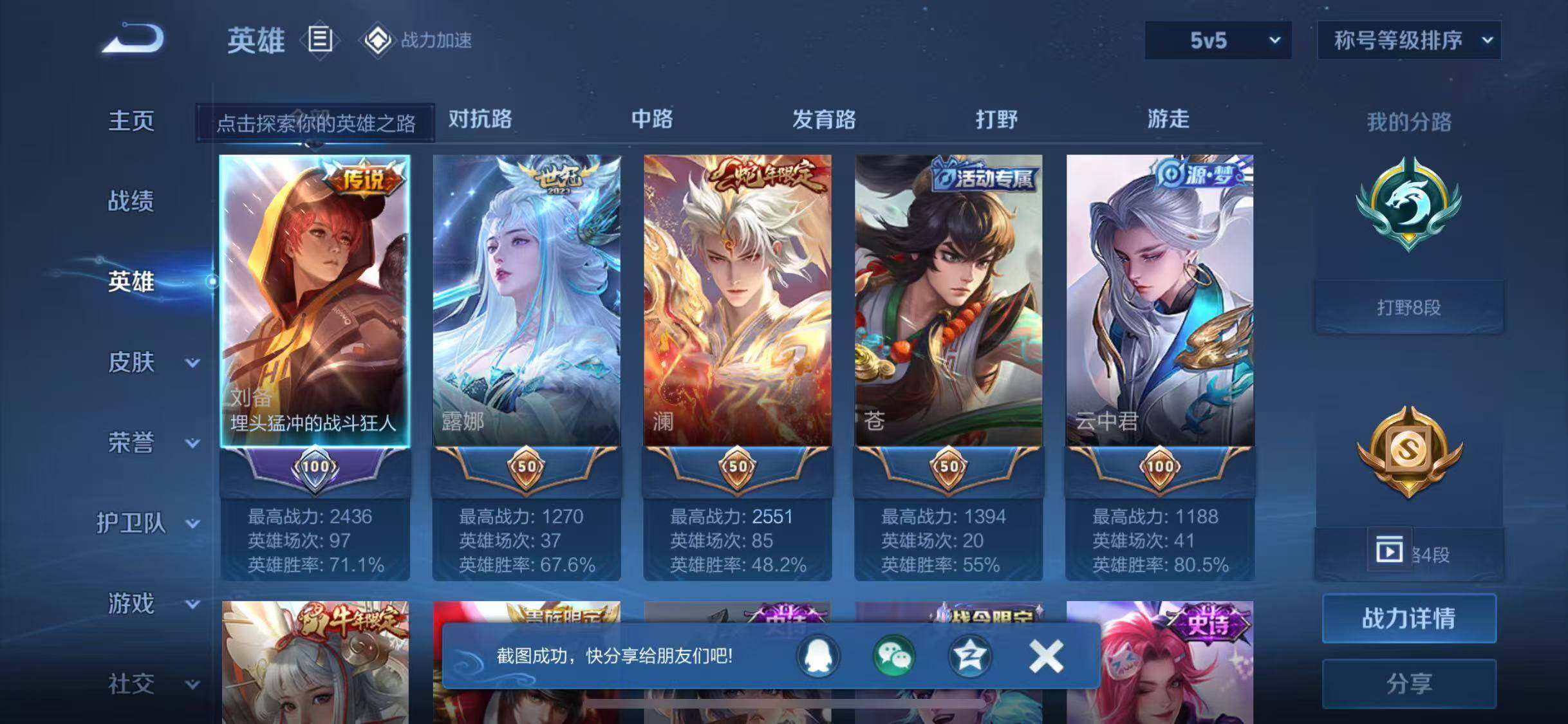Select the 刘备 hero card

coord(315,301)
